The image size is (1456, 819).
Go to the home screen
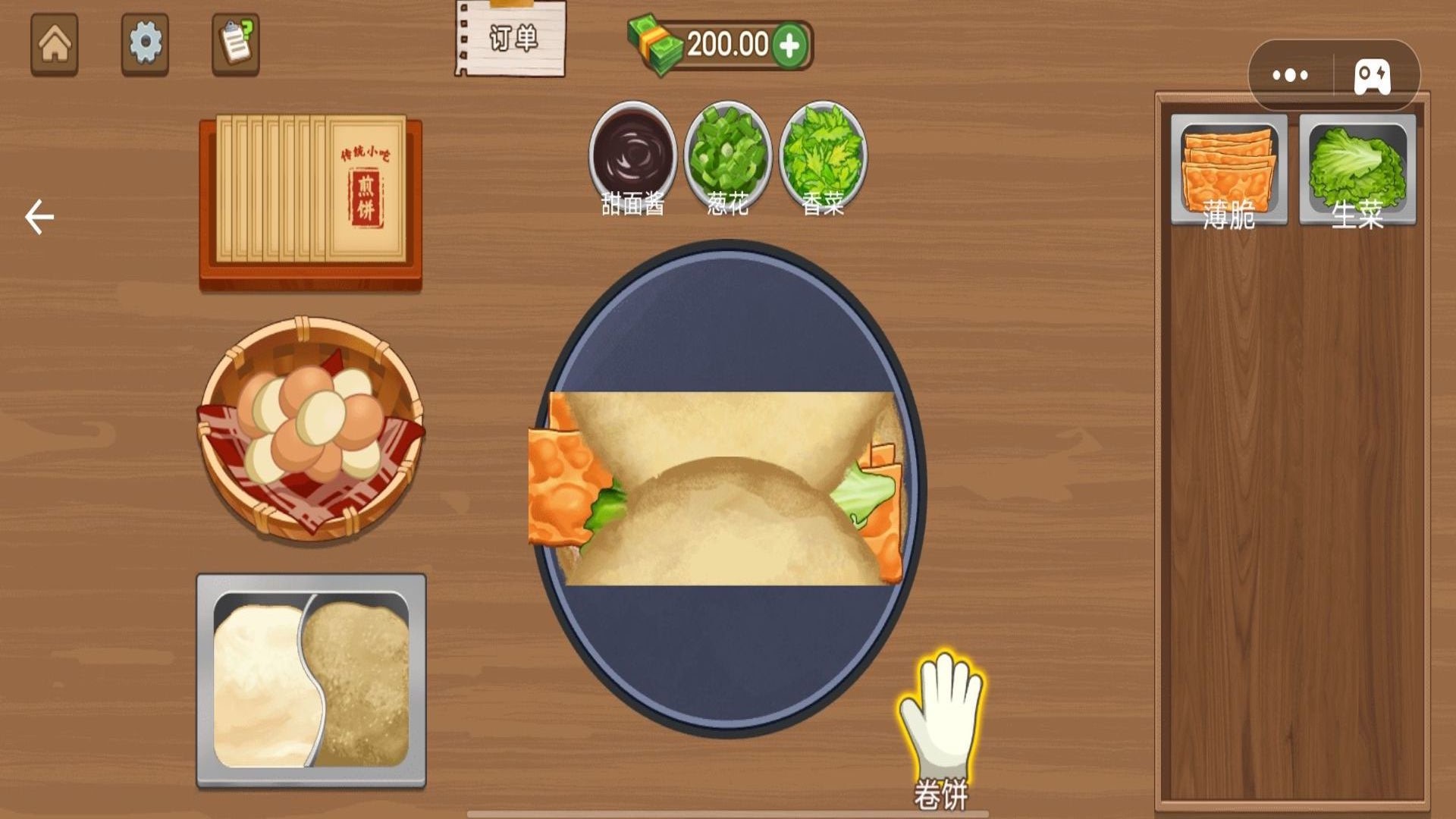click(x=54, y=44)
